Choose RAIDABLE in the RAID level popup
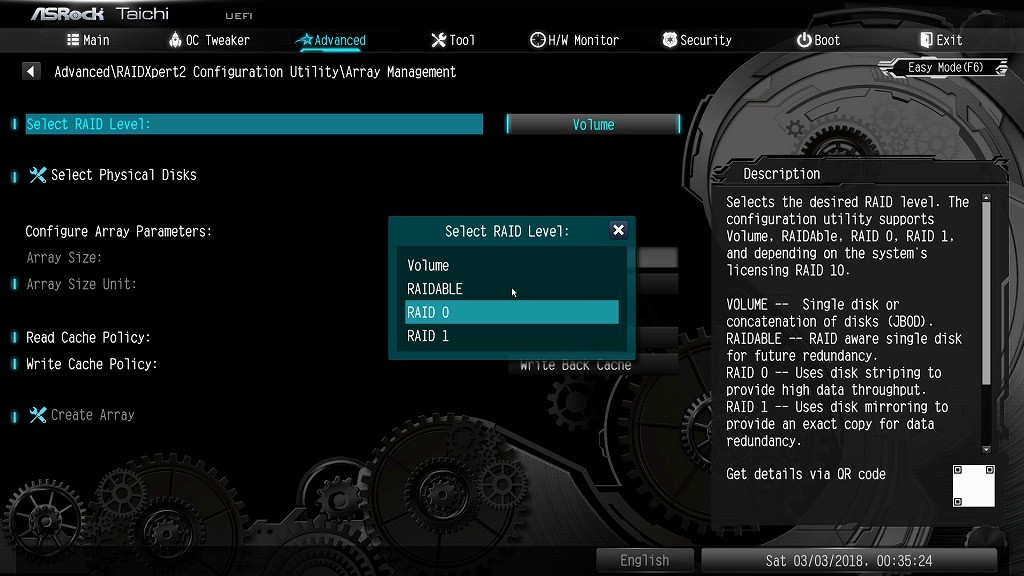Image resolution: width=1024 pixels, height=576 pixels. coord(435,289)
